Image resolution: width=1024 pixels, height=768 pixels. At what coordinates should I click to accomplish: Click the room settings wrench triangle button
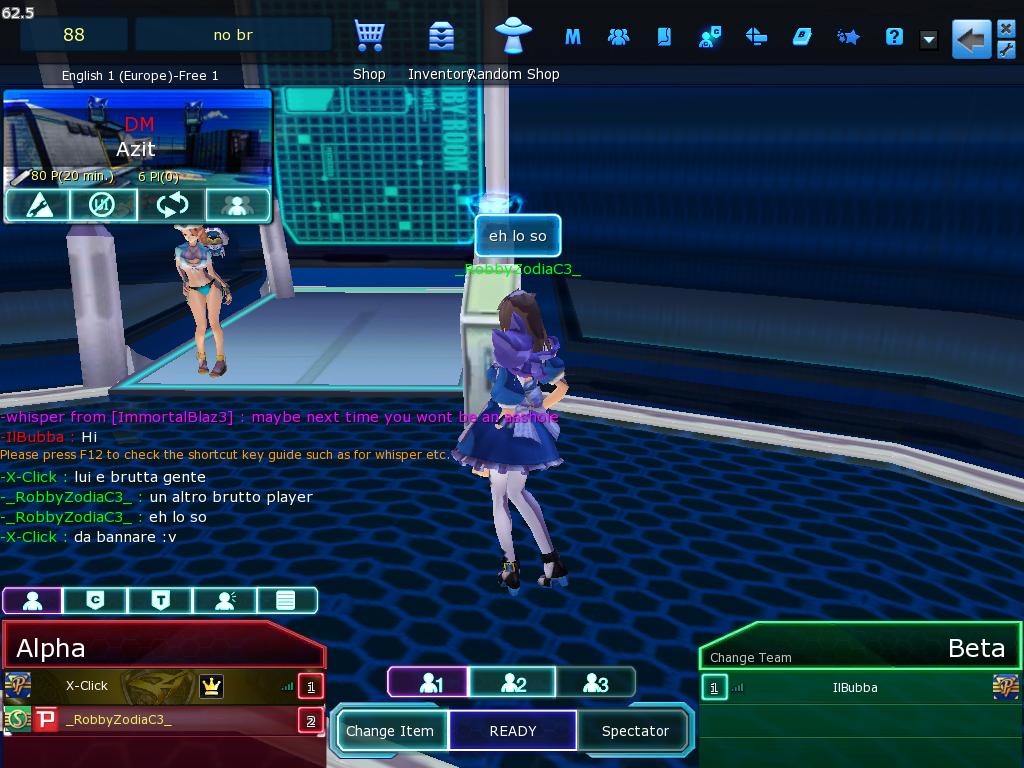pos(36,205)
